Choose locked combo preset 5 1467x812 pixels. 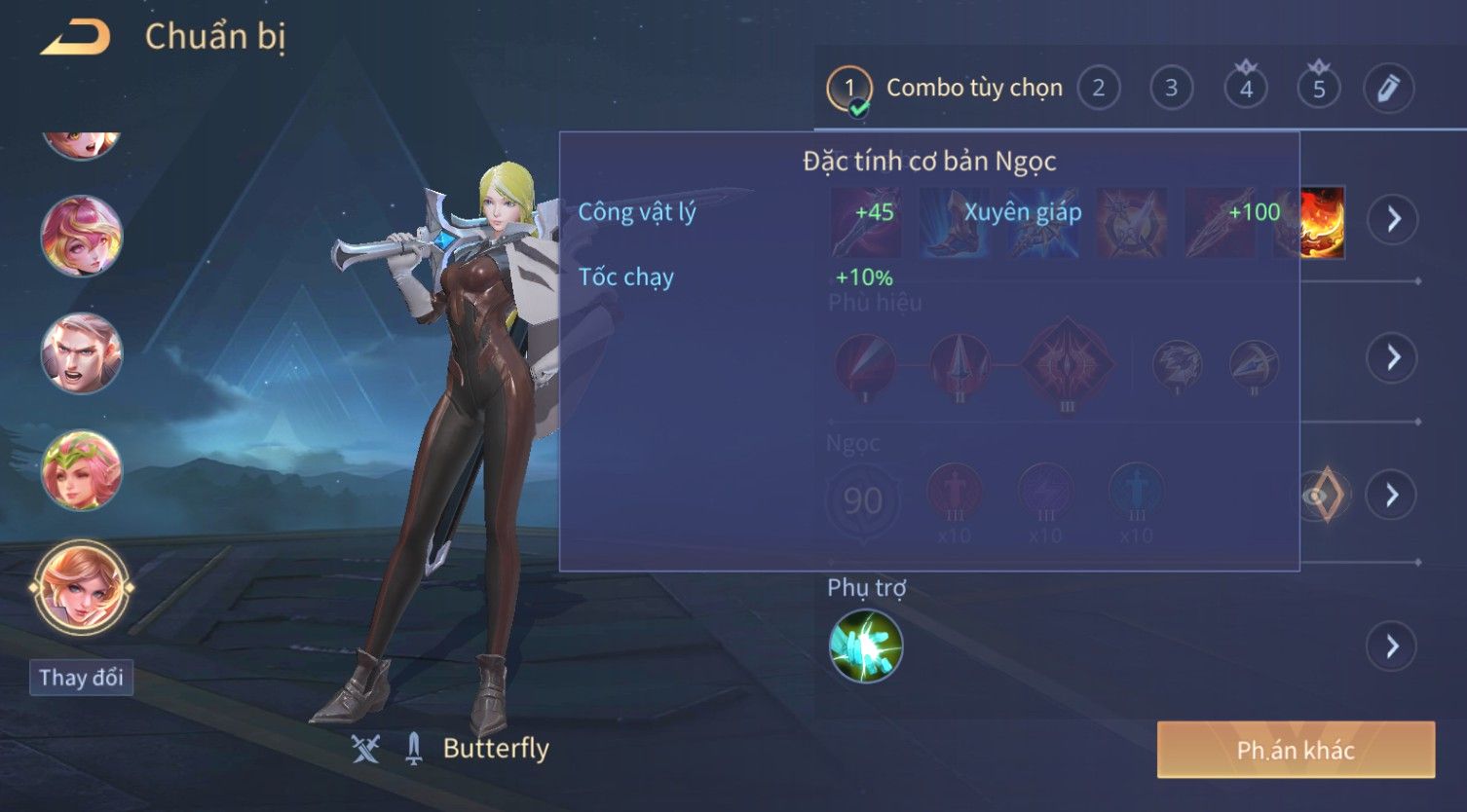tap(1318, 89)
